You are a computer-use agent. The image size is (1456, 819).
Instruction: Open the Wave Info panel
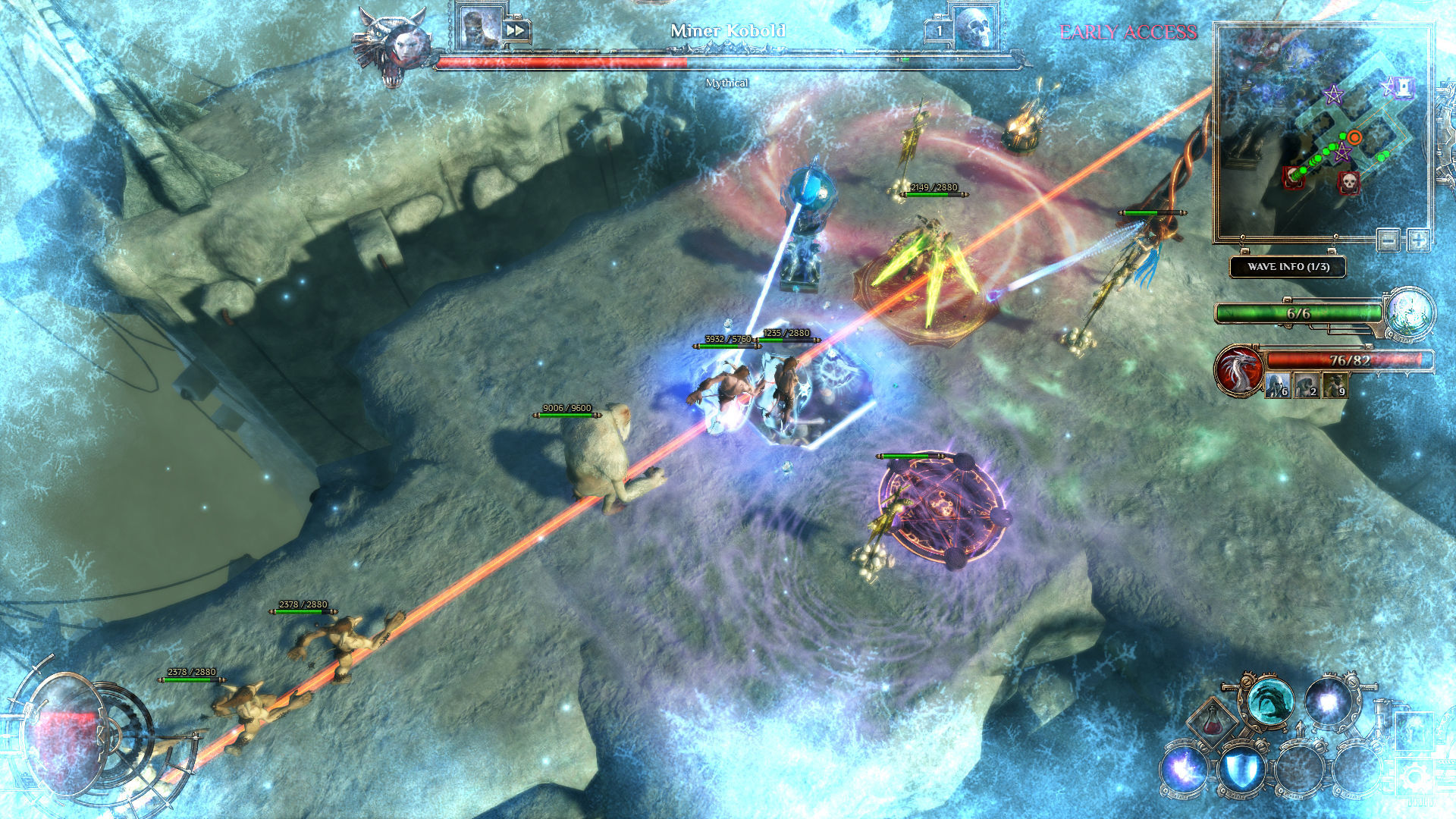coord(1288,267)
